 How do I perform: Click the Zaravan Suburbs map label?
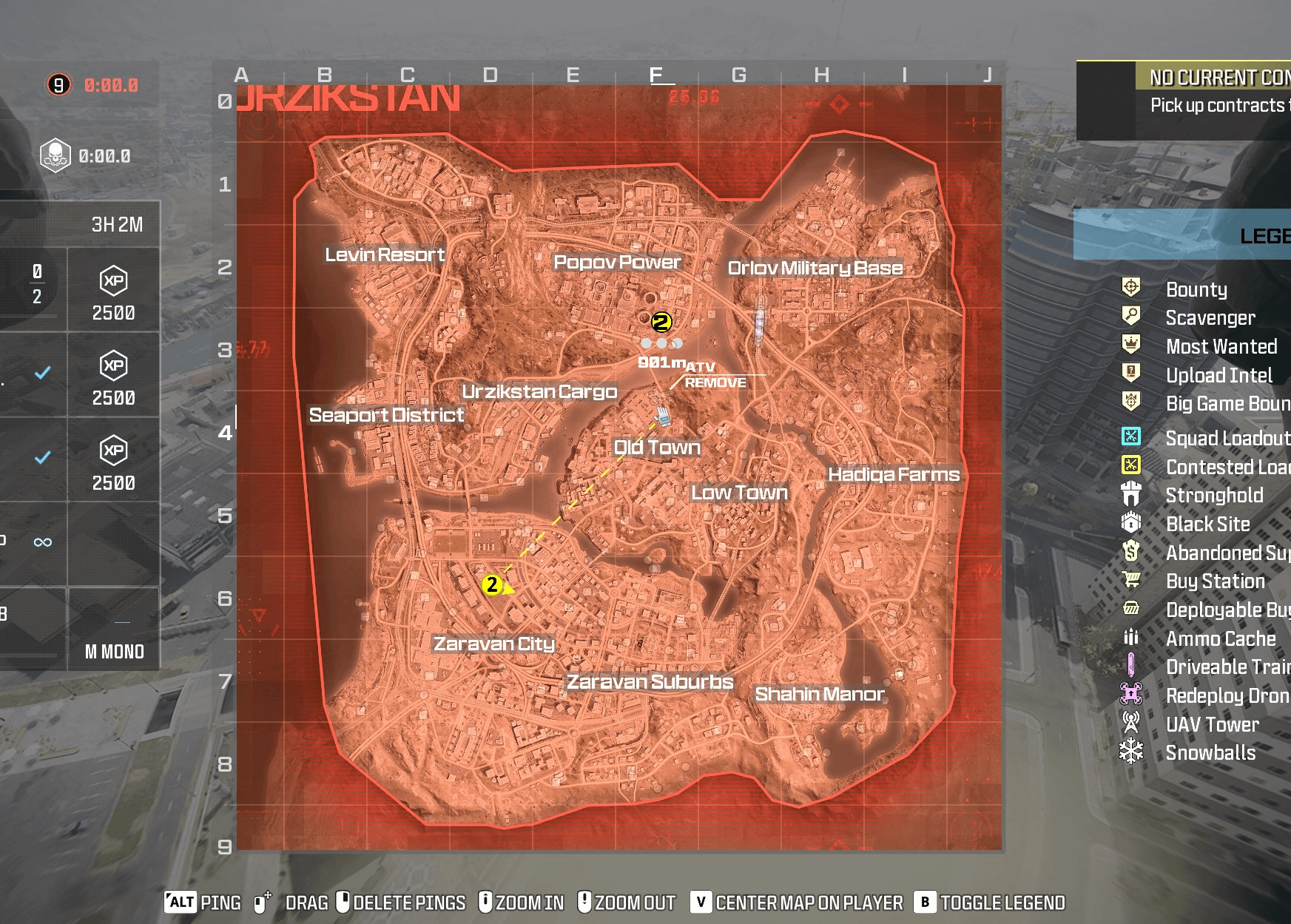[649, 681]
